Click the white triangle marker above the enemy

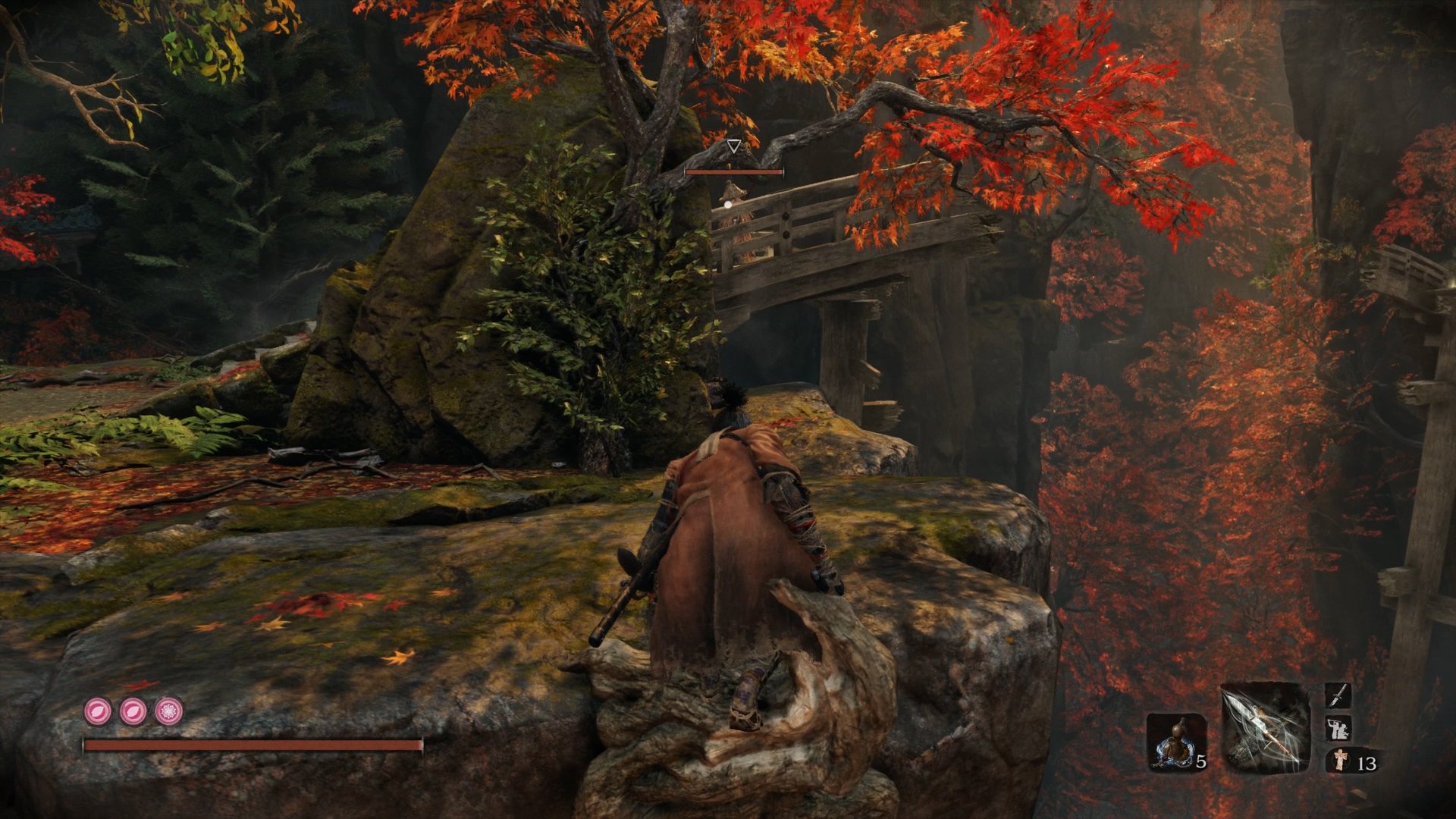(734, 146)
